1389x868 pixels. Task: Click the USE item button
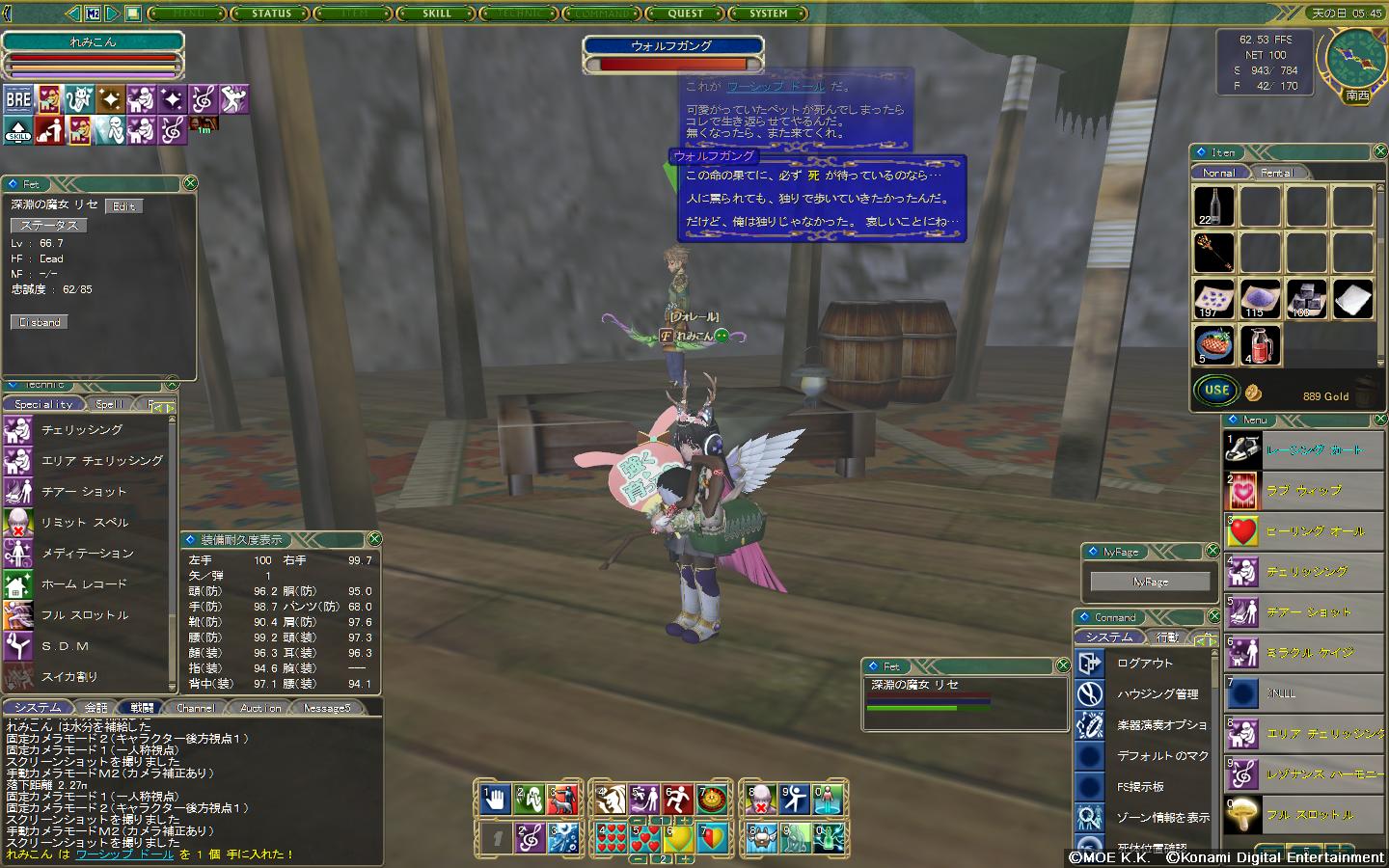(1216, 391)
